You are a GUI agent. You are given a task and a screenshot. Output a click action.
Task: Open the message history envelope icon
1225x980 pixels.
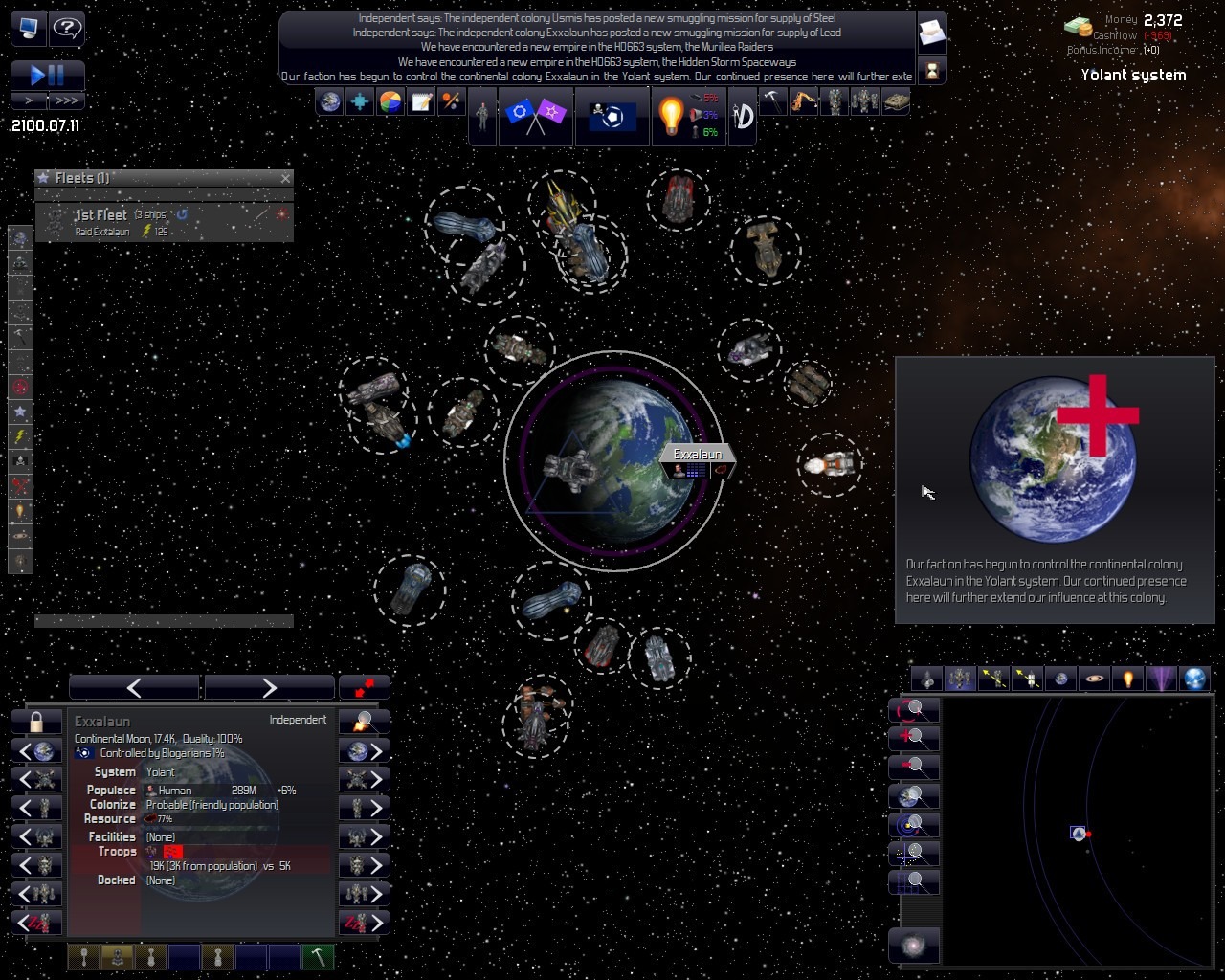(931, 34)
